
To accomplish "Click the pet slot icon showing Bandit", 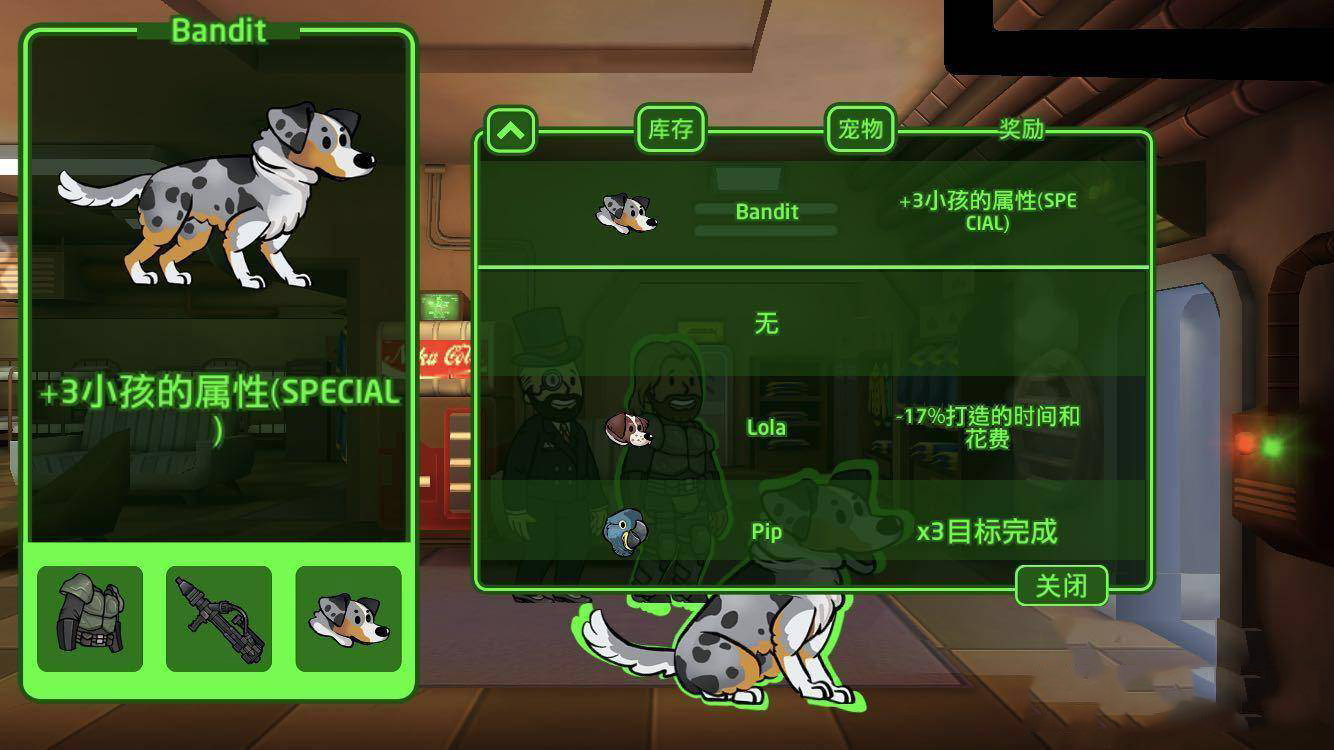I will [x=347, y=617].
